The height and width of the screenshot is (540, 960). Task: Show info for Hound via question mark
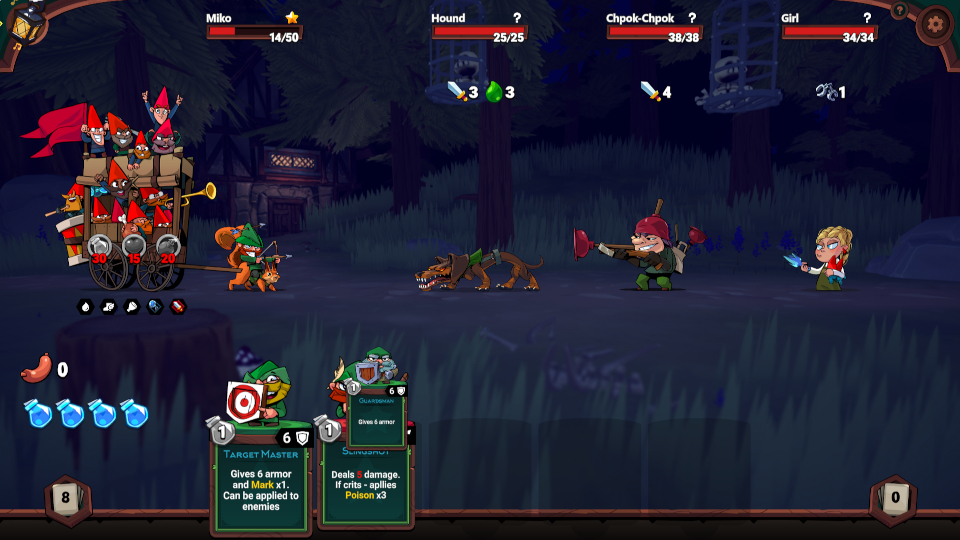[516, 18]
